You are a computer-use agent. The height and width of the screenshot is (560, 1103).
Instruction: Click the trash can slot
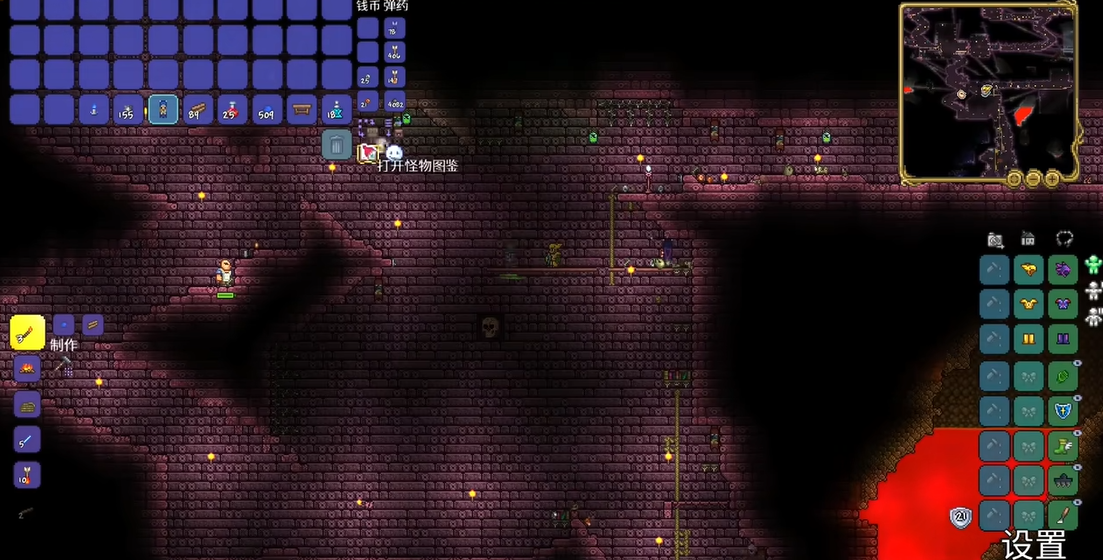337,145
